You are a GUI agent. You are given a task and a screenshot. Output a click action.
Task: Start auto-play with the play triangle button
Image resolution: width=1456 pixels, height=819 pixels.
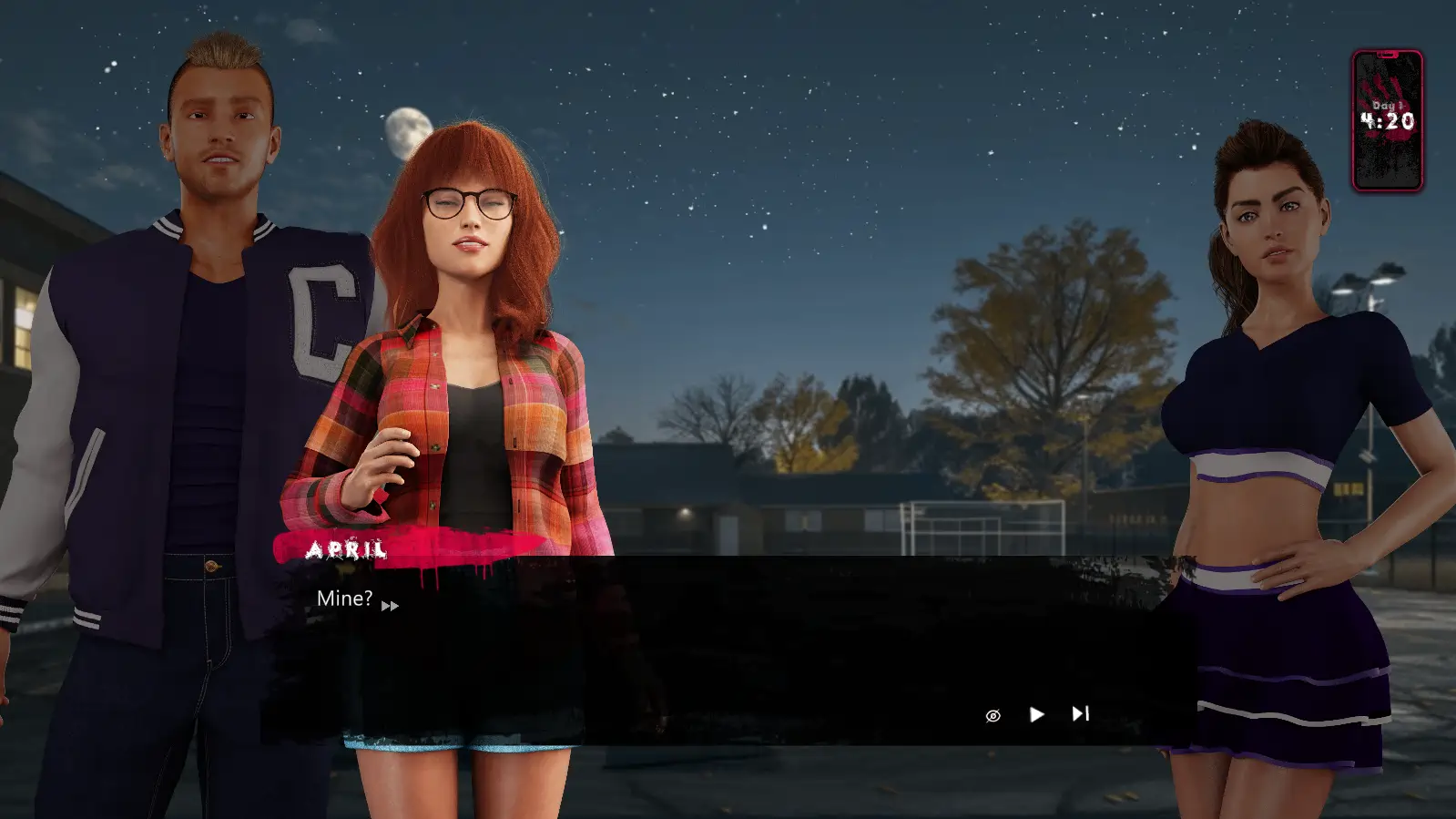coord(1036,714)
